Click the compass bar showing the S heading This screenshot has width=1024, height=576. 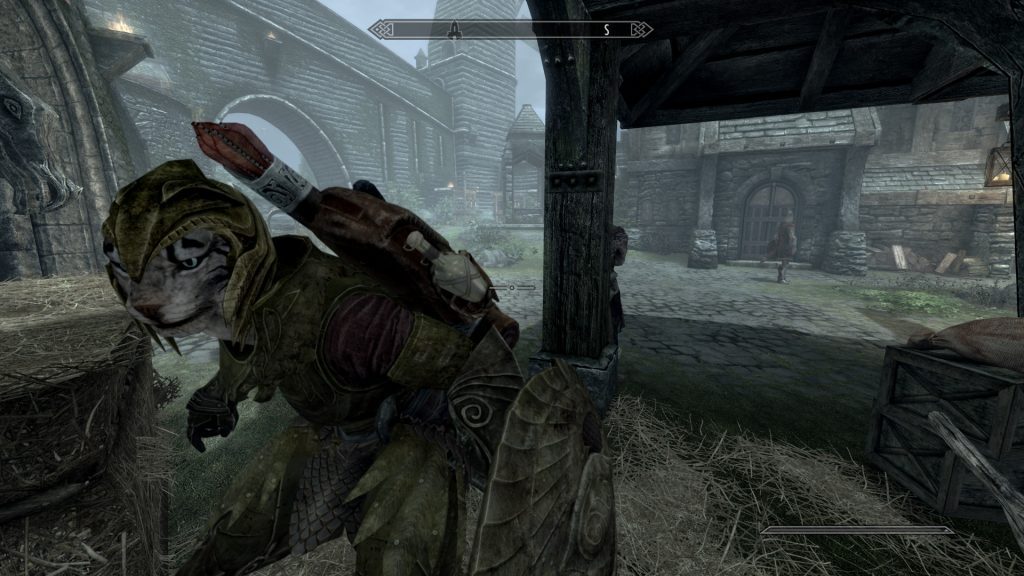510,30
